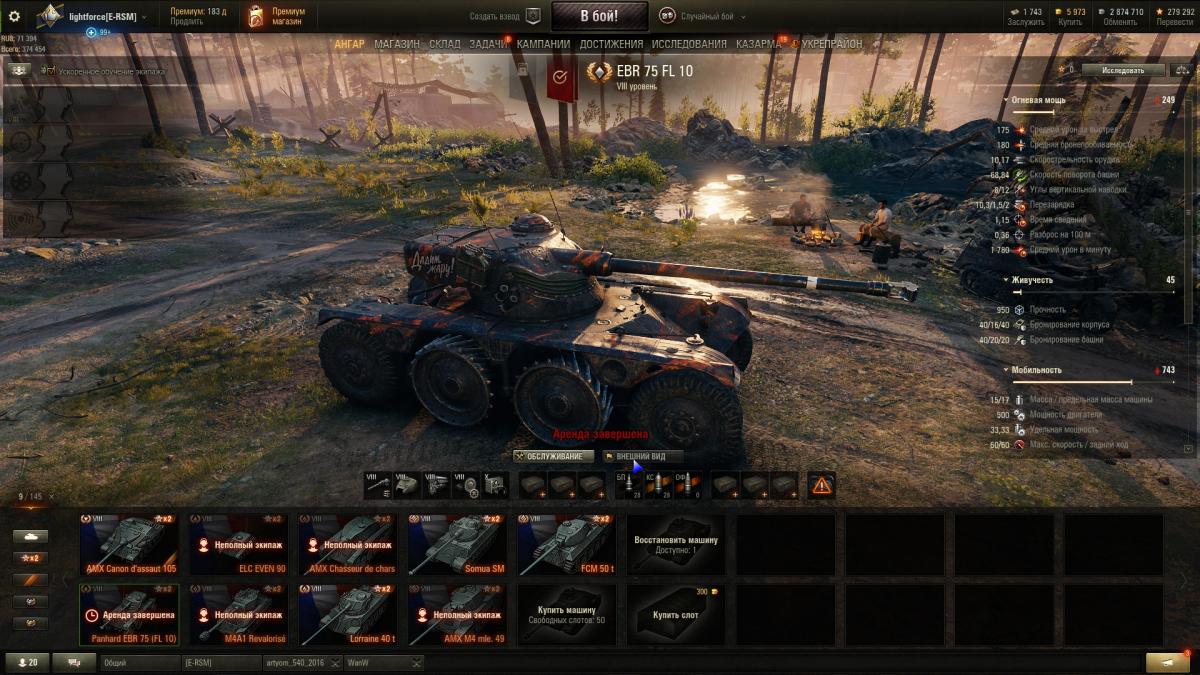Open the settings gear menu

click(14, 16)
